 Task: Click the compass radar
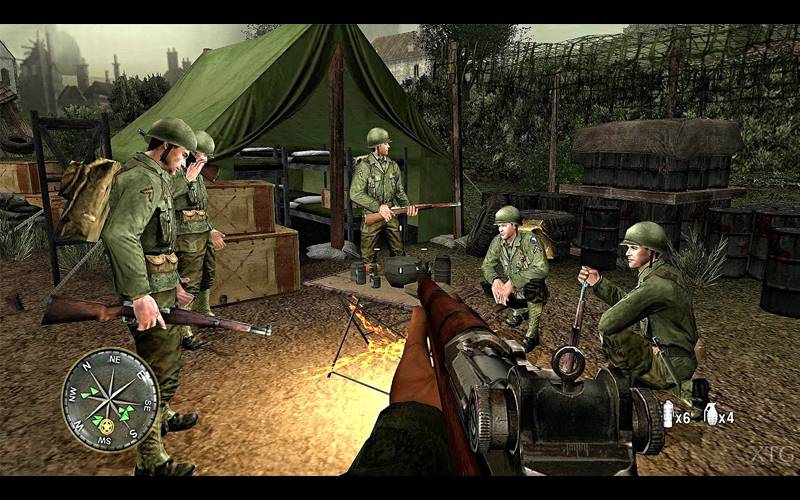(x=110, y=399)
